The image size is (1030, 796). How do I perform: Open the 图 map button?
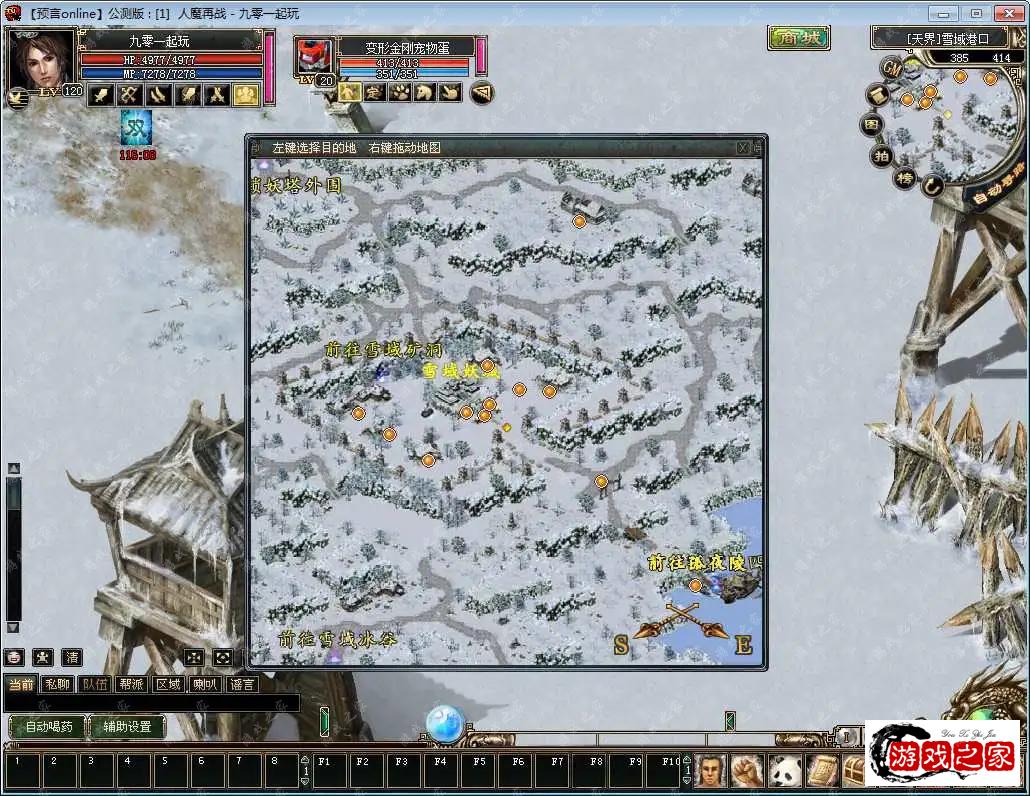872,125
